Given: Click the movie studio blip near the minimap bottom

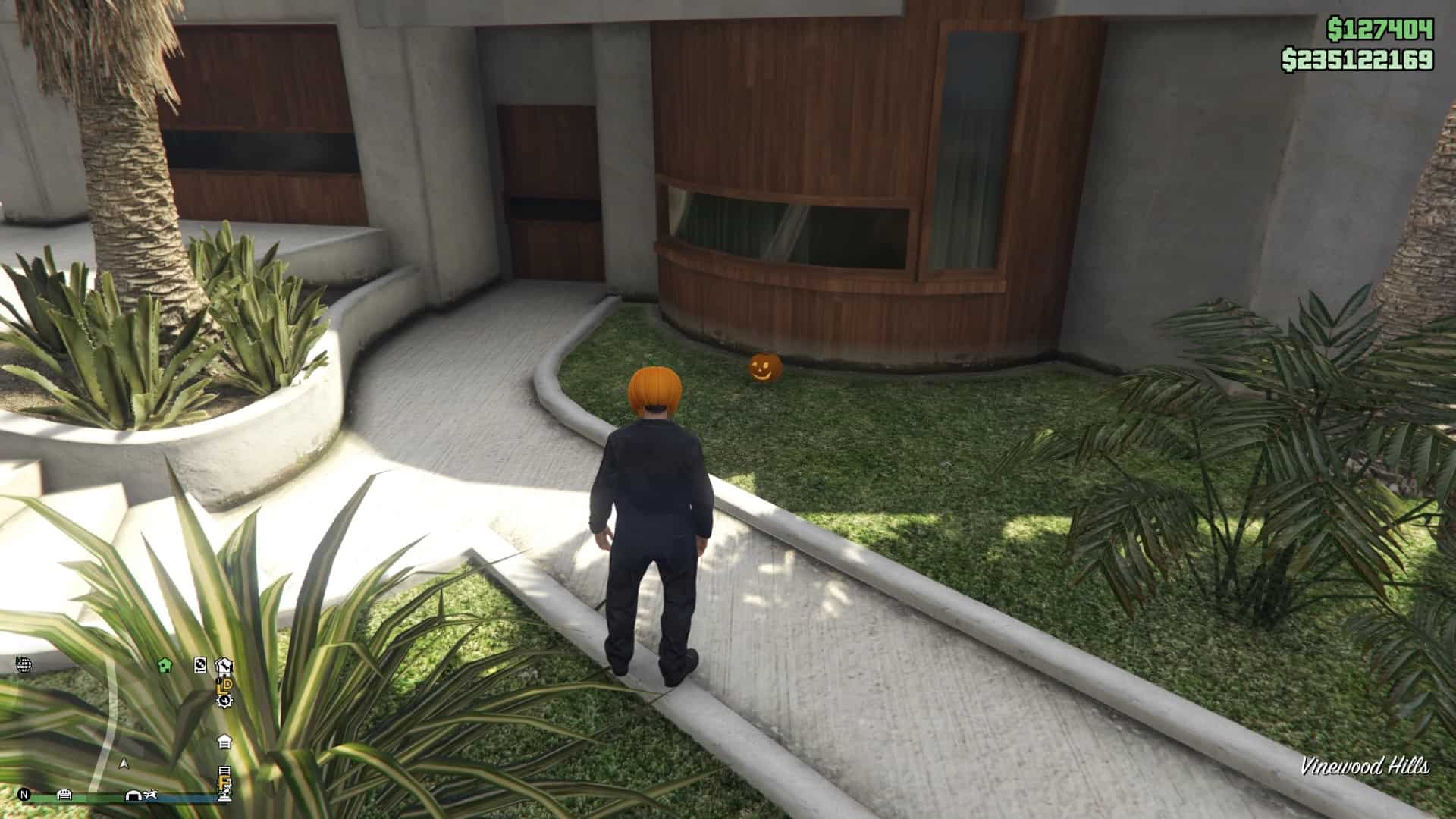Looking at the screenshot, I should (224, 796).
